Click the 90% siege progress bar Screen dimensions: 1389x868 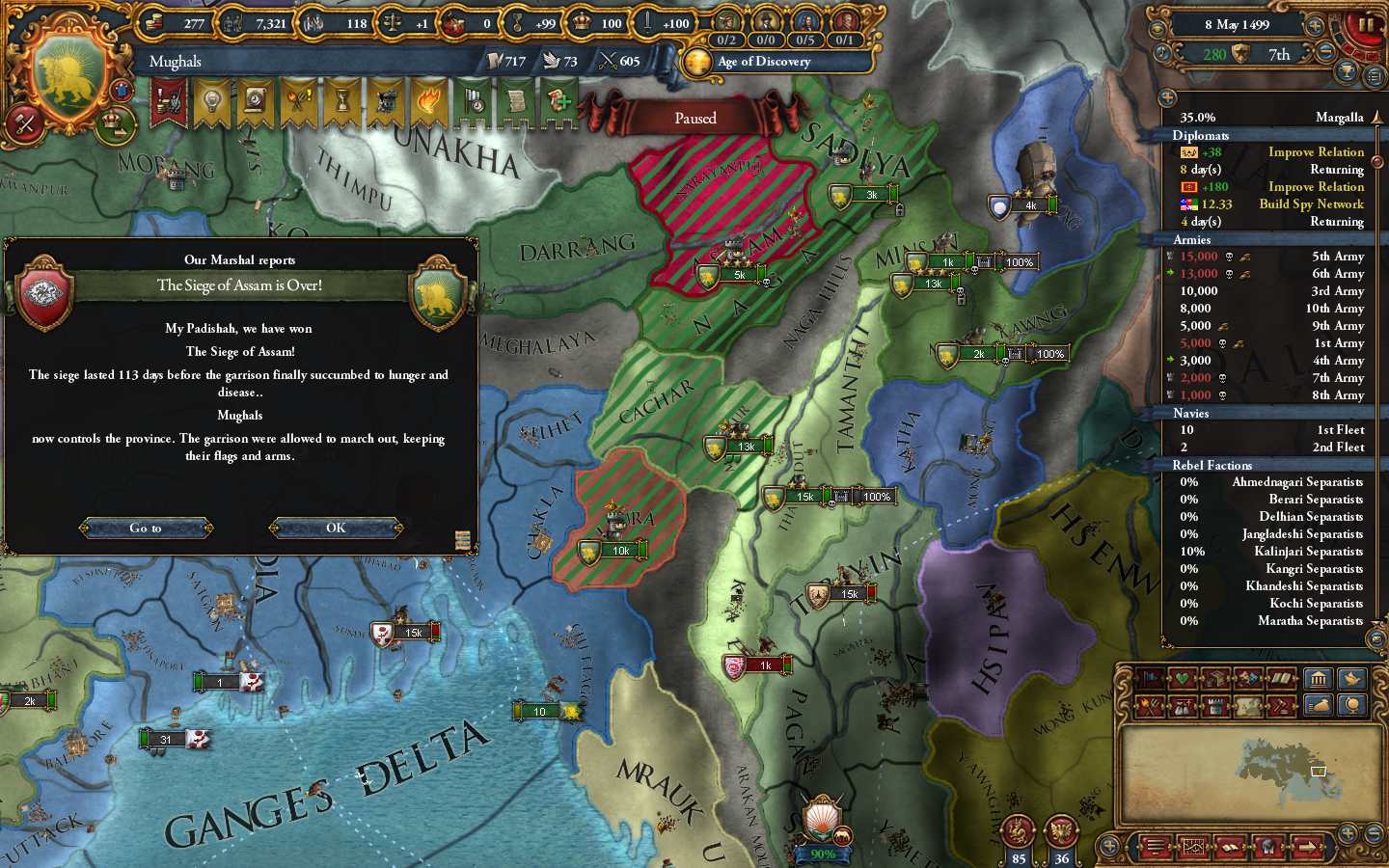822,853
